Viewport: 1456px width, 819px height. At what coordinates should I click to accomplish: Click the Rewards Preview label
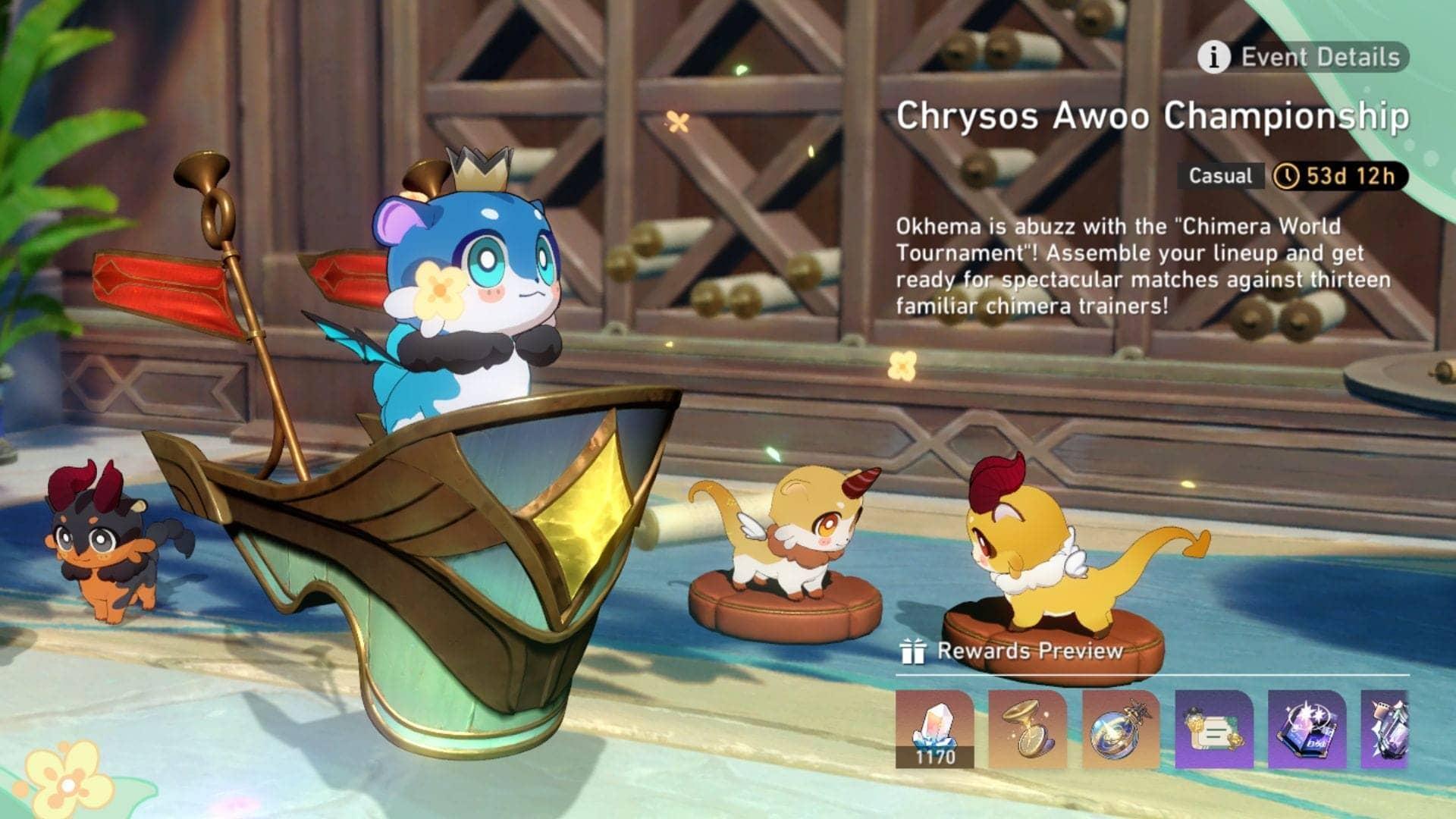pyautogui.click(x=1029, y=651)
